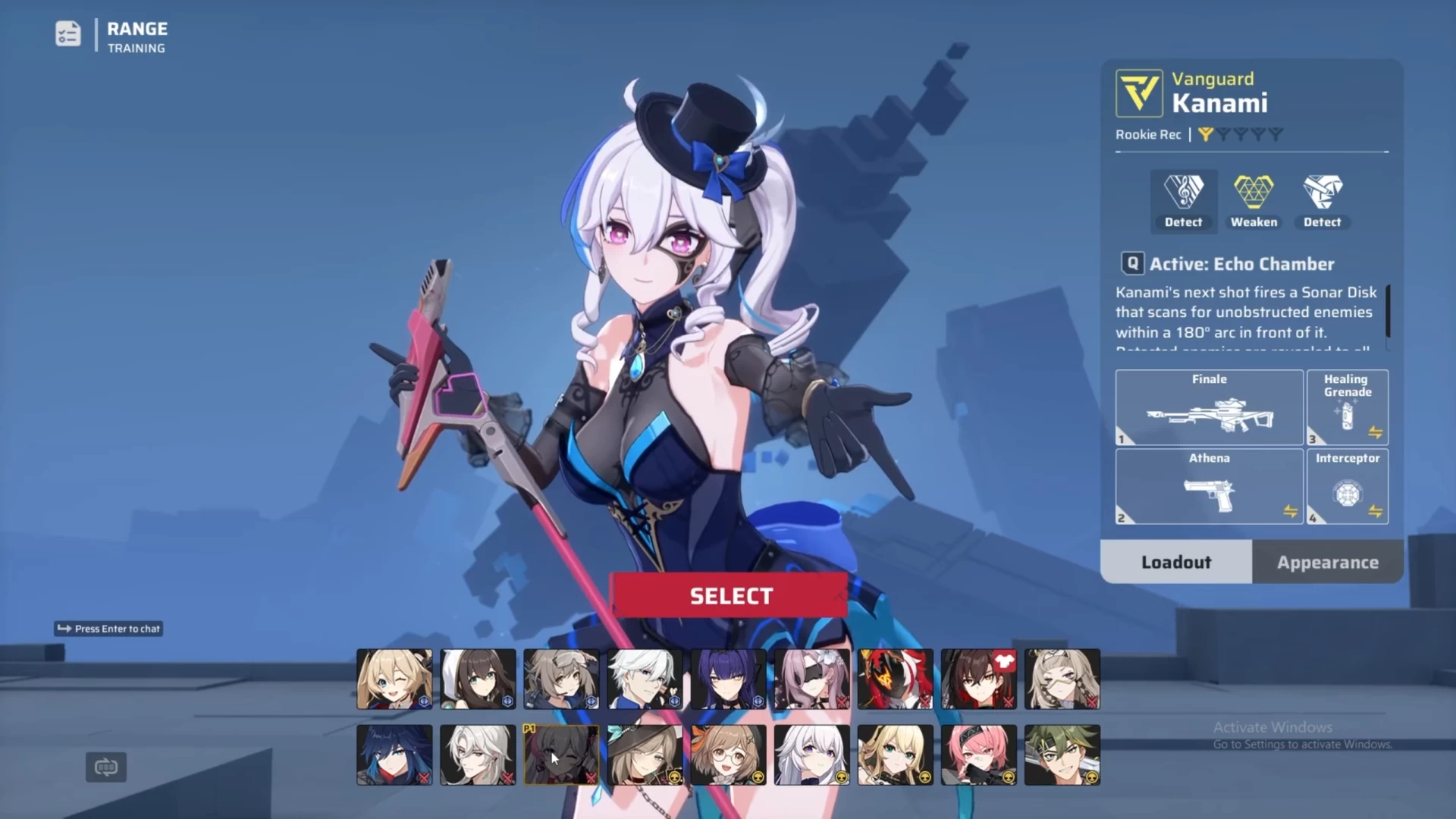Select the winking blonde character portrait

[394, 679]
